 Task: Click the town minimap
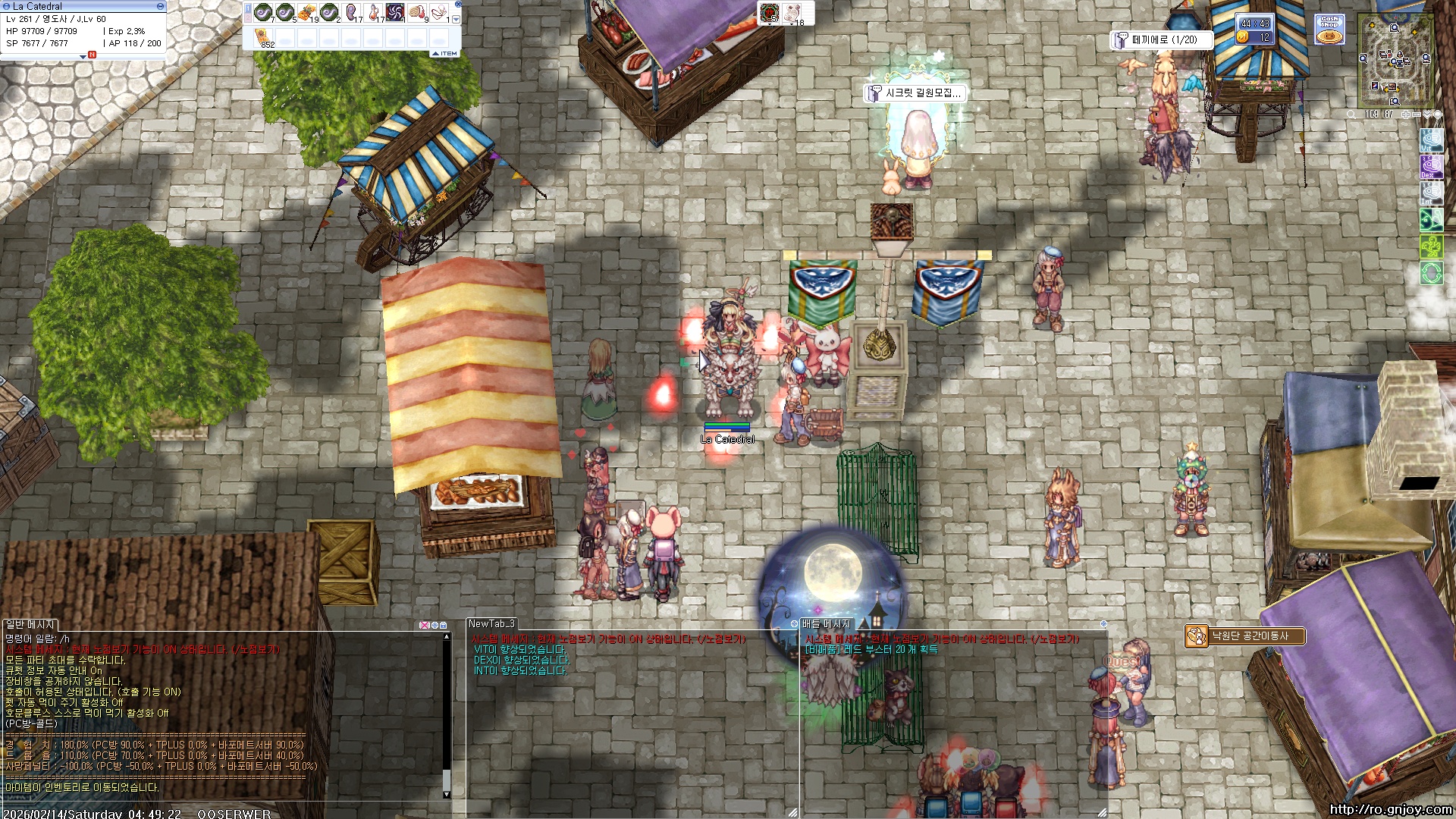pyautogui.click(x=1395, y=61)
